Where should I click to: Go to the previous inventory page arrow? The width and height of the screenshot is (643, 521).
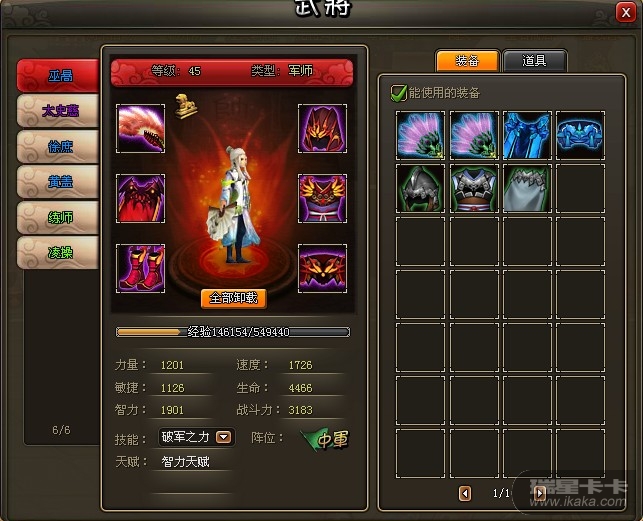pyautogui.click(x=465, y=493)
